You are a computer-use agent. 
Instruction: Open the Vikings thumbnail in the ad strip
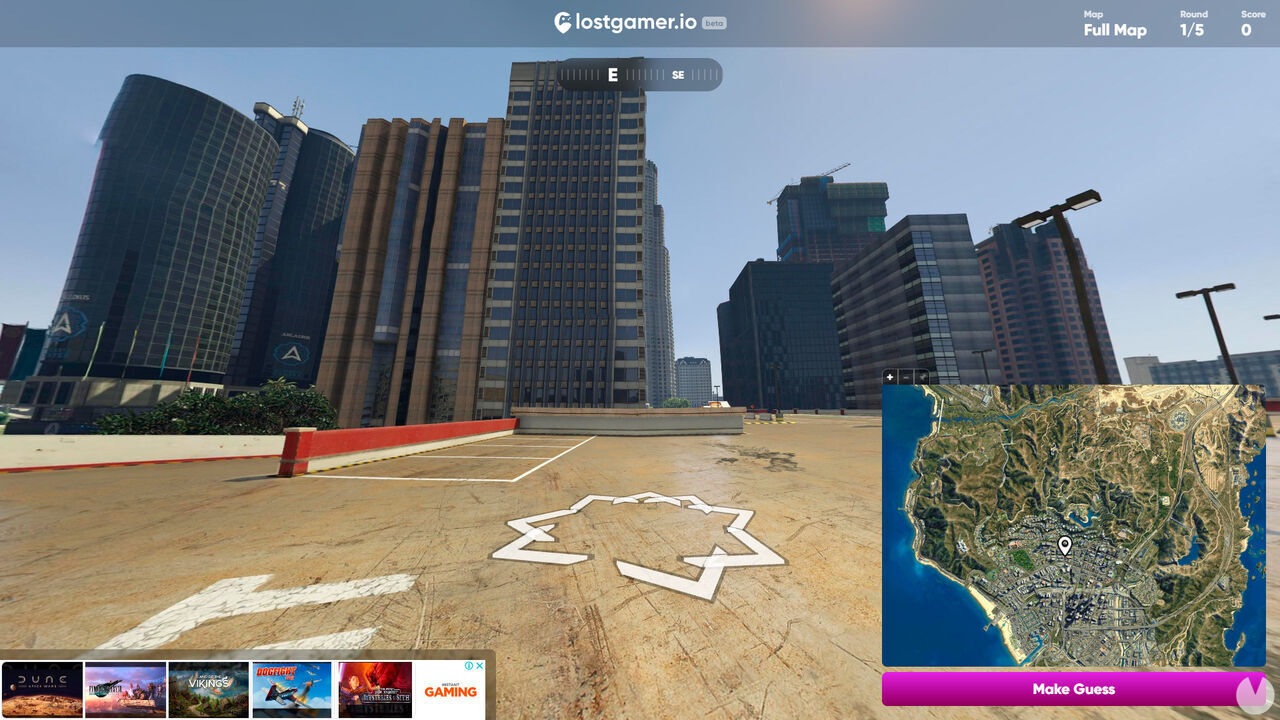coord(207,690)
